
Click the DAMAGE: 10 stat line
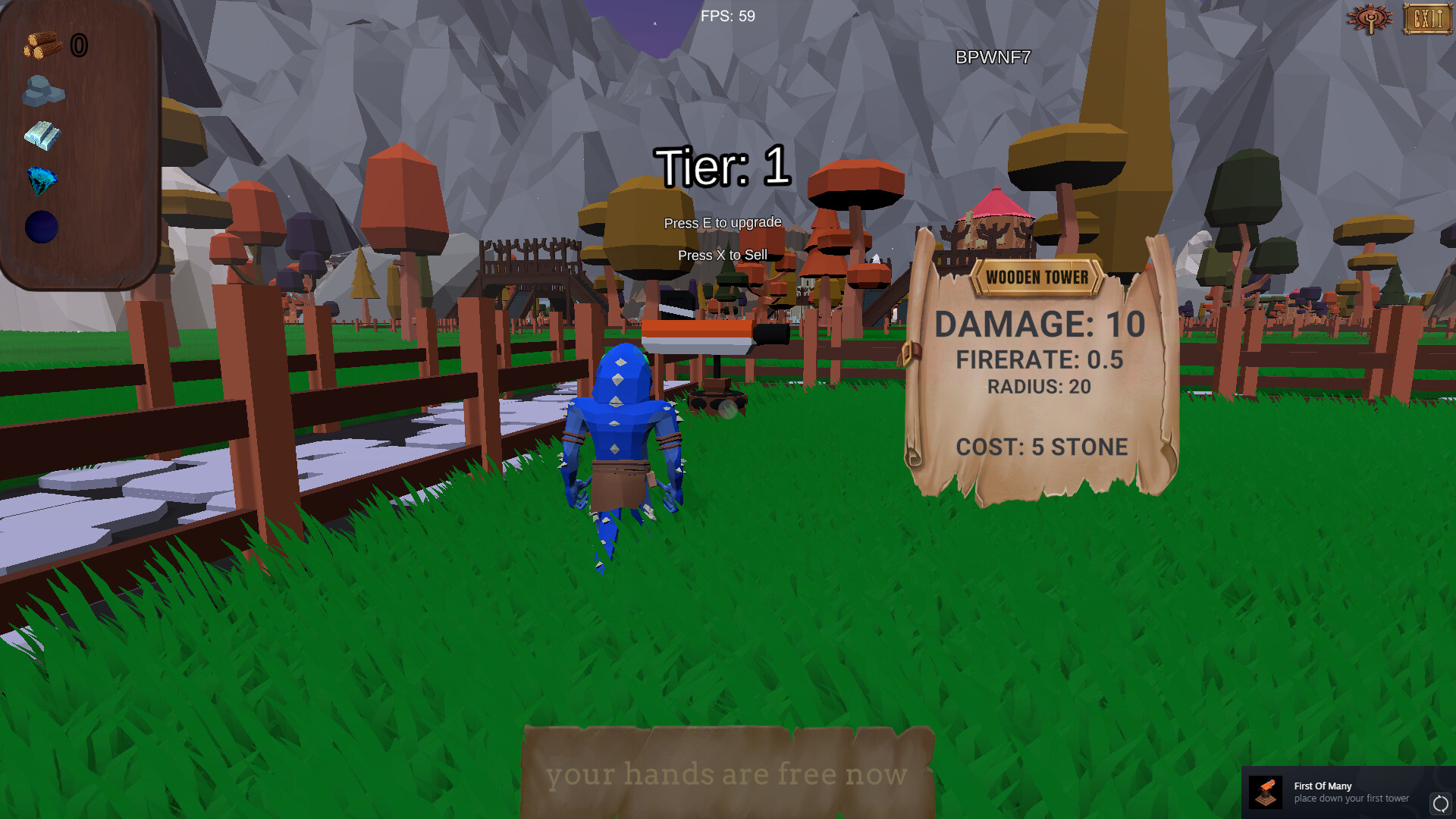click(x=1040, y=323)
